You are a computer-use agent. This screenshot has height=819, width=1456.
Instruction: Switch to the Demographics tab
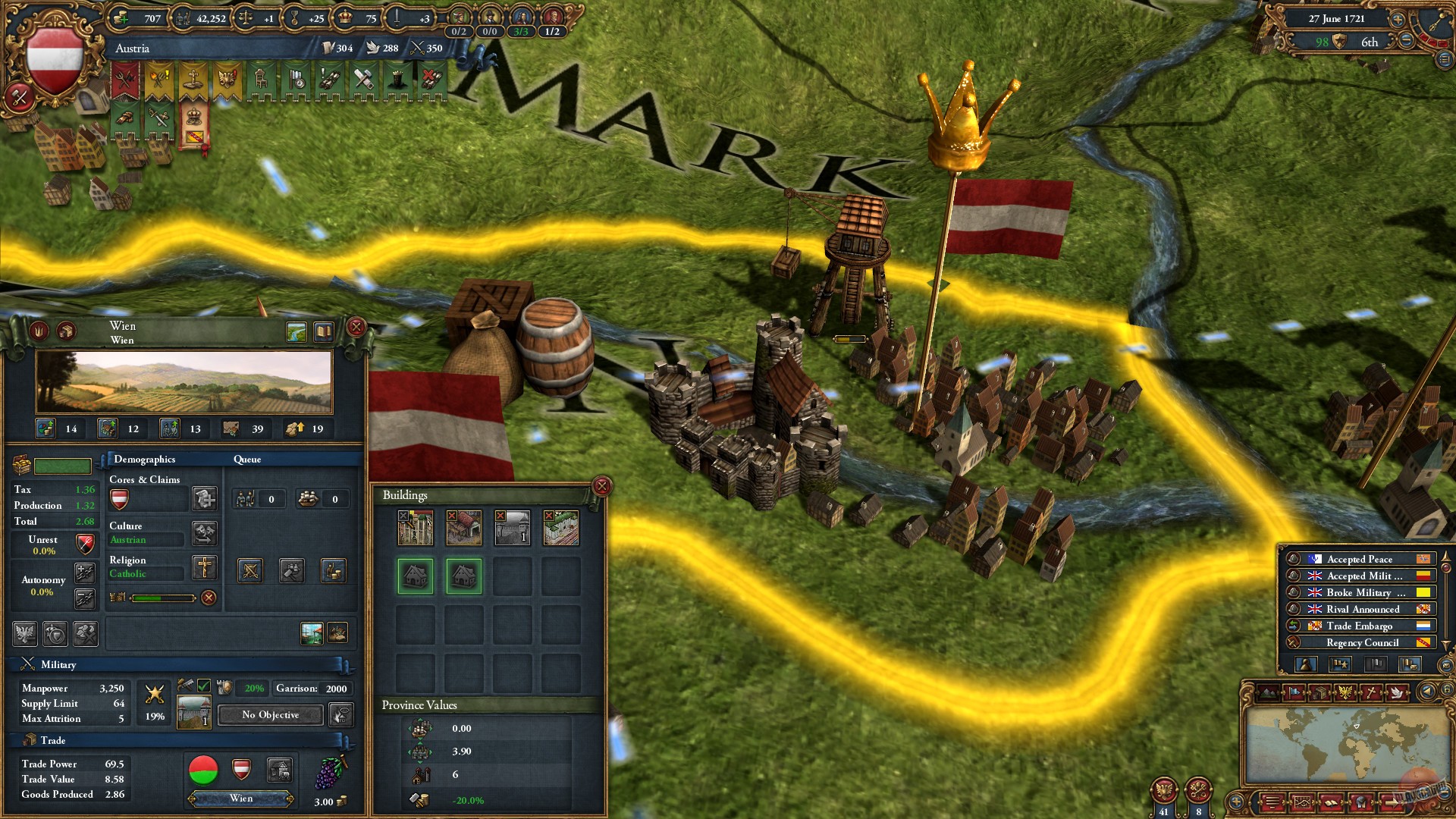pos(144,460)
